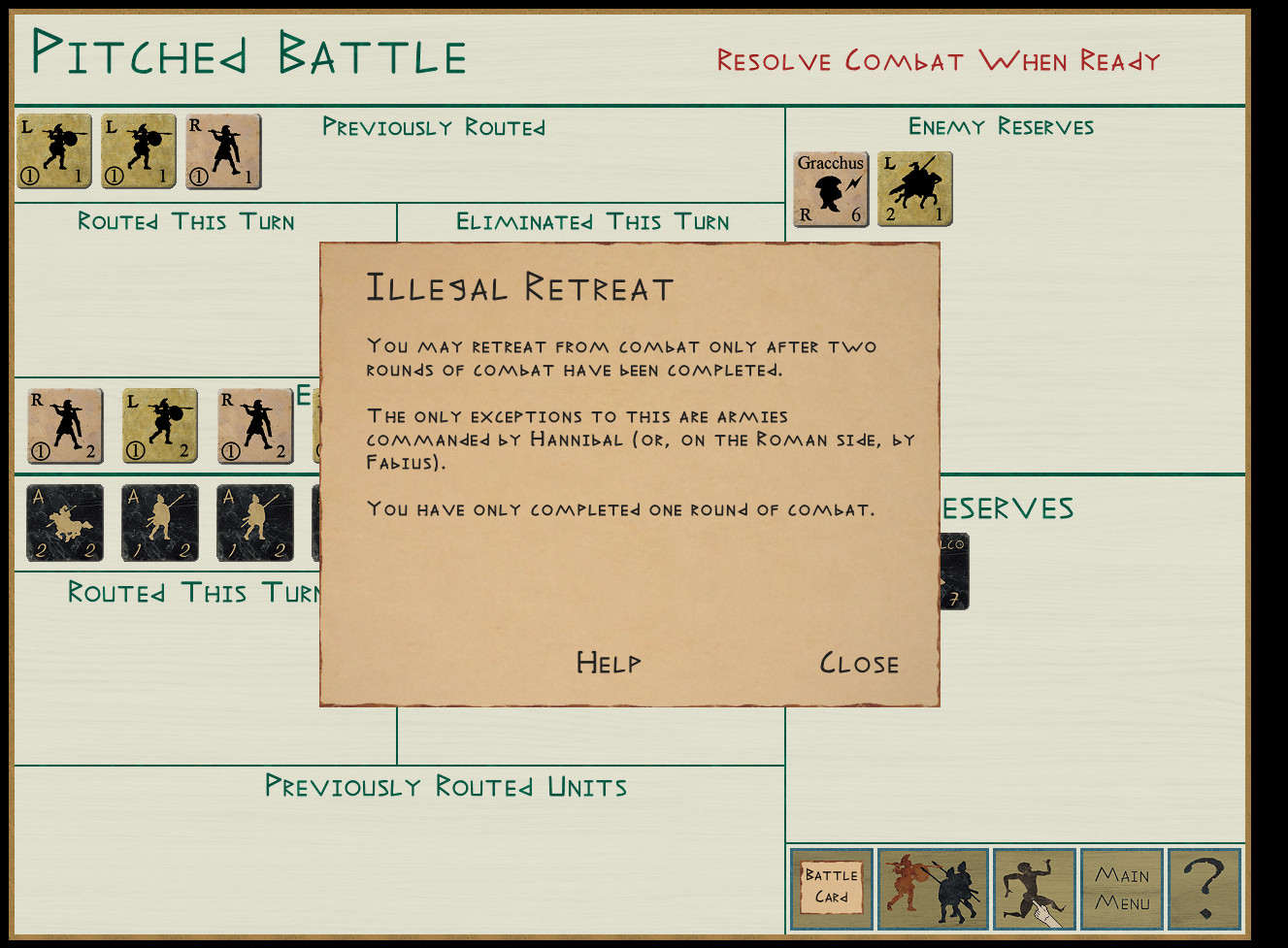This screenshot has width=1288, height=948.
Task: Click the fighting warriors resolve combat icon
Action: click(933, 888)
